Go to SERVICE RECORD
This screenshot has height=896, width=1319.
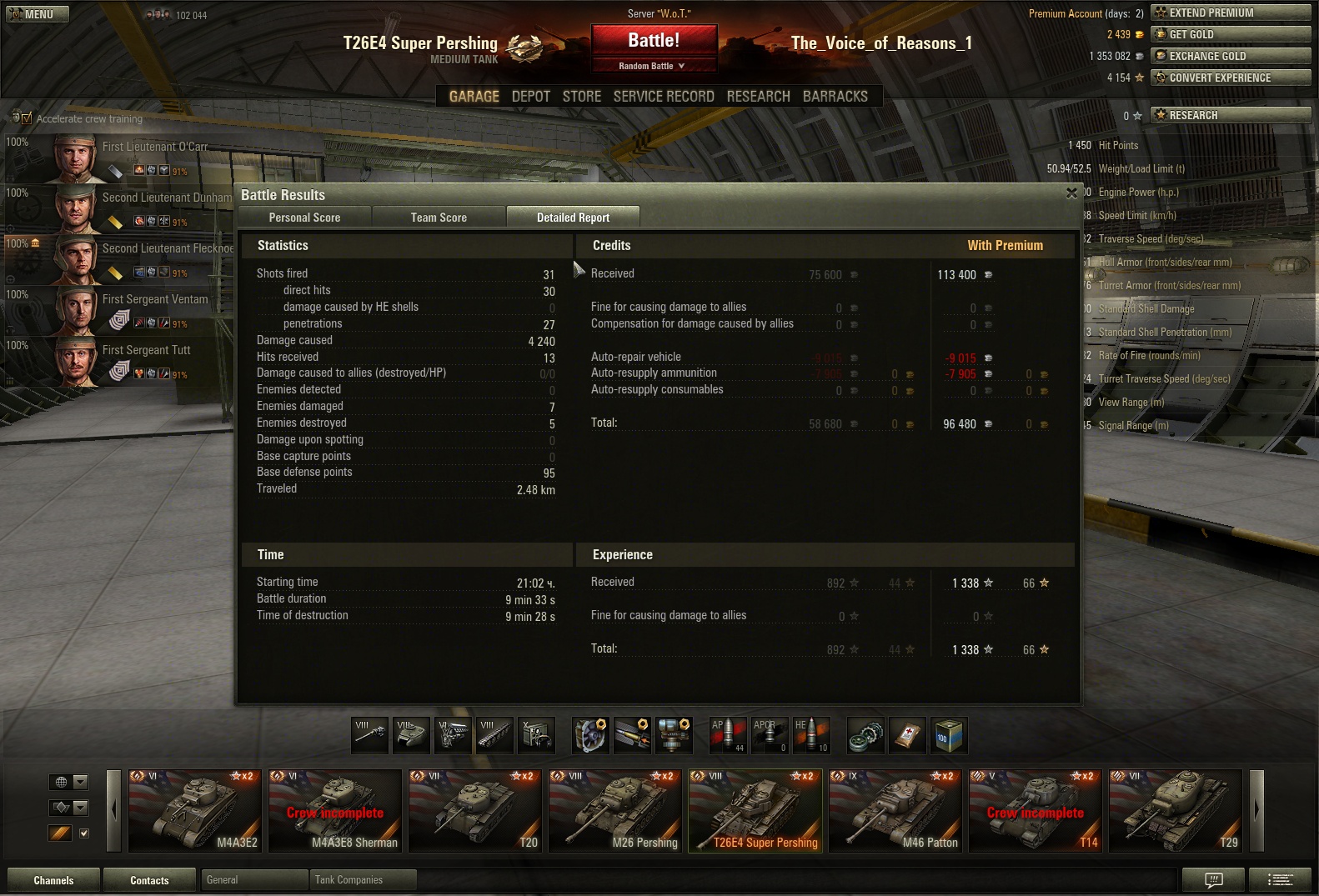pos(664,97)
